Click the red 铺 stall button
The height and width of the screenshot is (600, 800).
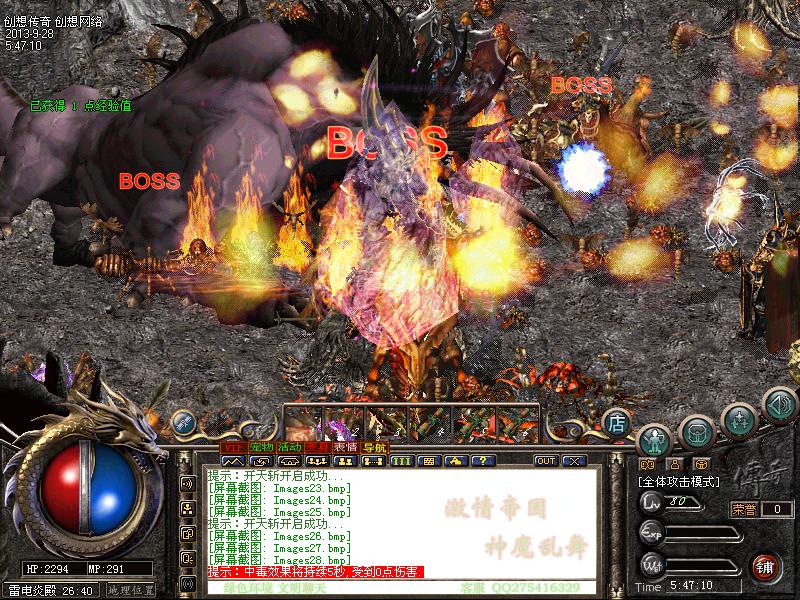(766, 565)
